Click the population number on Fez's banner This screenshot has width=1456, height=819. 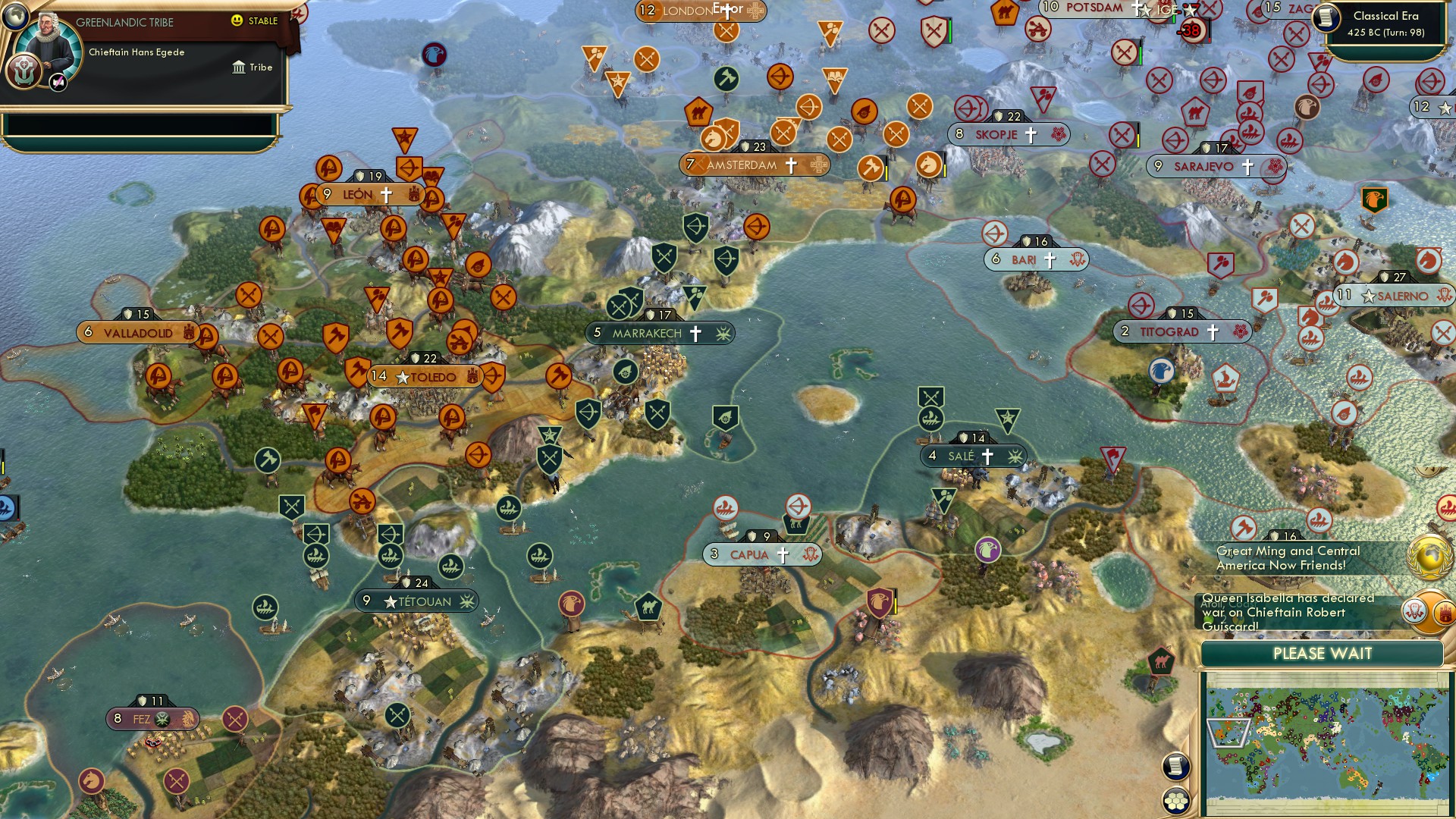tap(118, 718)
